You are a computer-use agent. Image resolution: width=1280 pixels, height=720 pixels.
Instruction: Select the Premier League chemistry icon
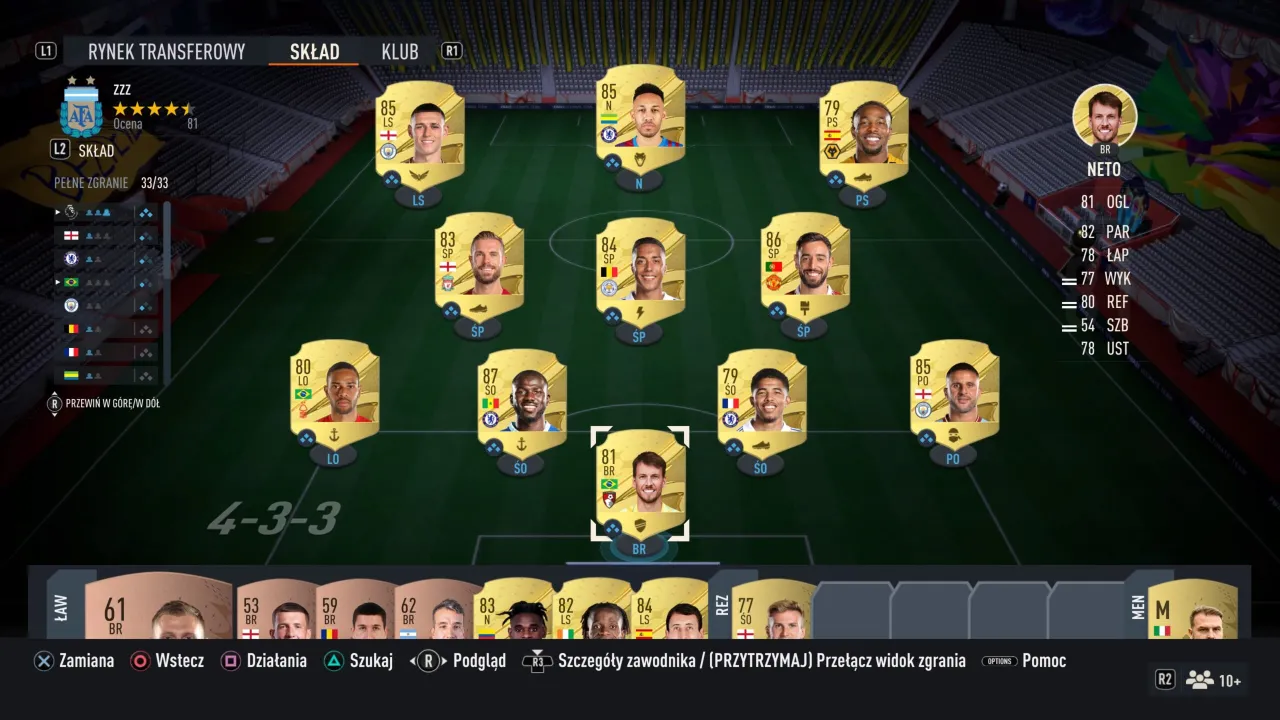70,212
